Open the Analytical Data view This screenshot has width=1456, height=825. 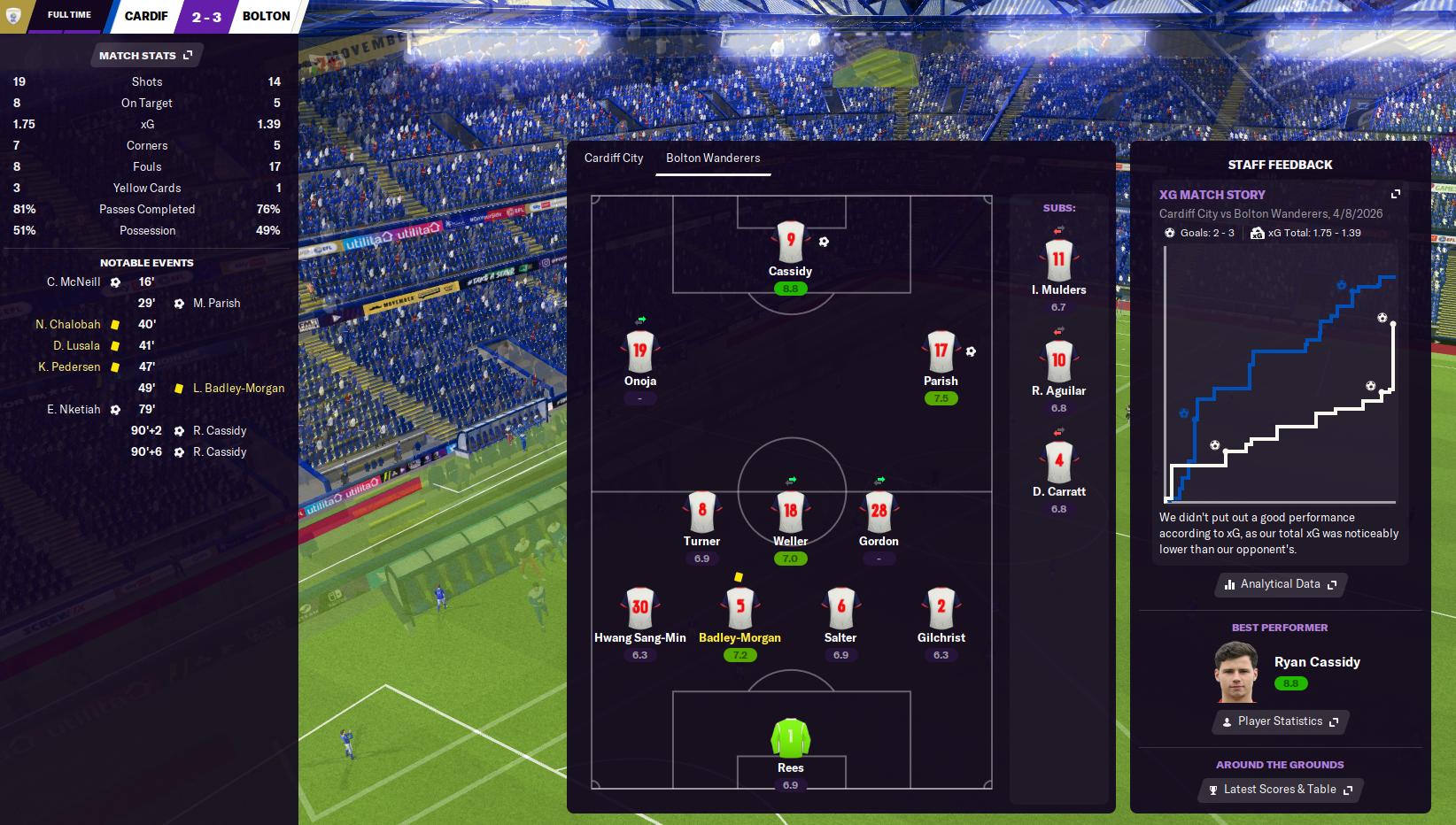coord(1280,584)
